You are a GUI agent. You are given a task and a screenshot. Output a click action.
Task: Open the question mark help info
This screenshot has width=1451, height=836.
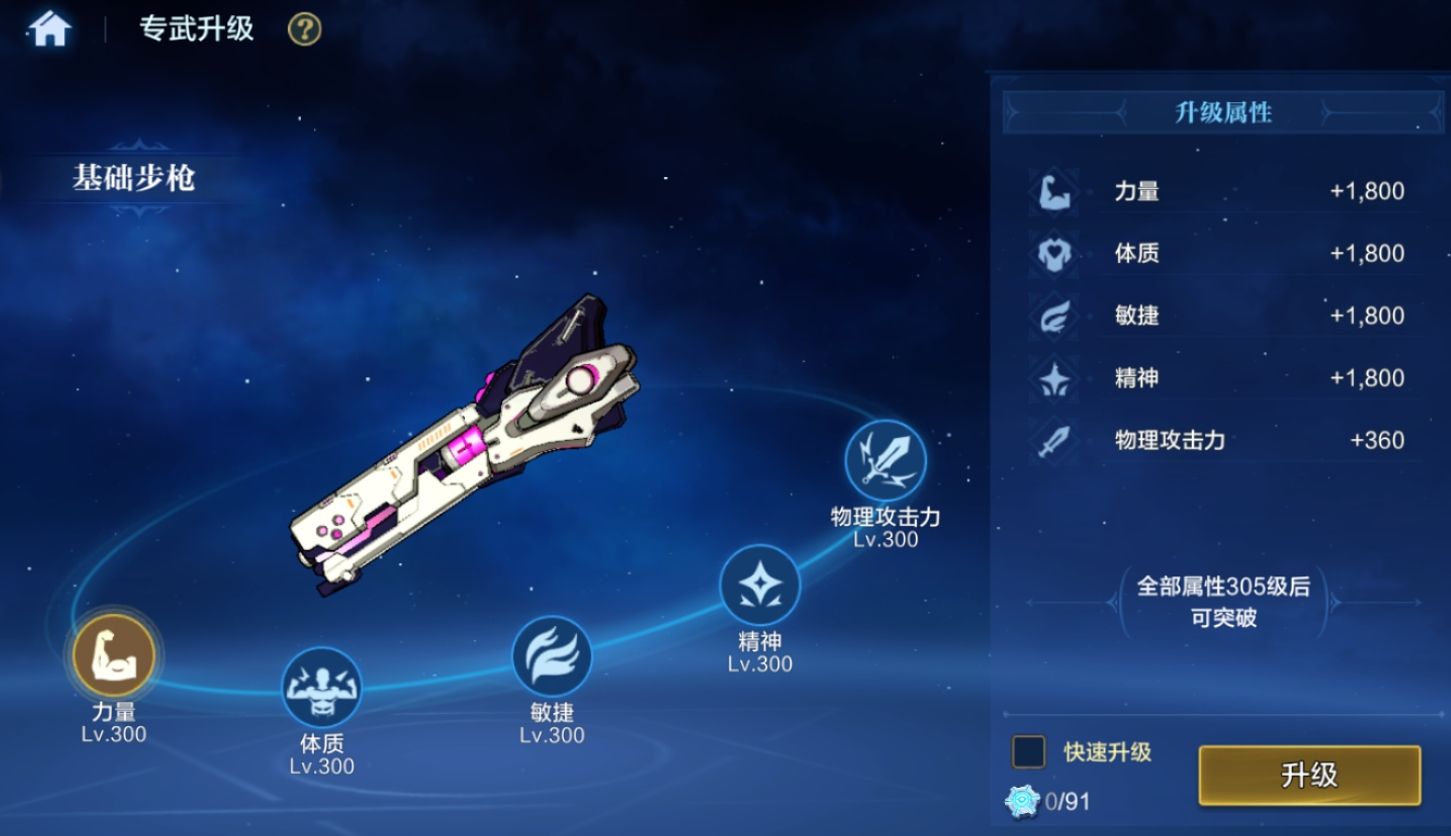click(304, 29)
